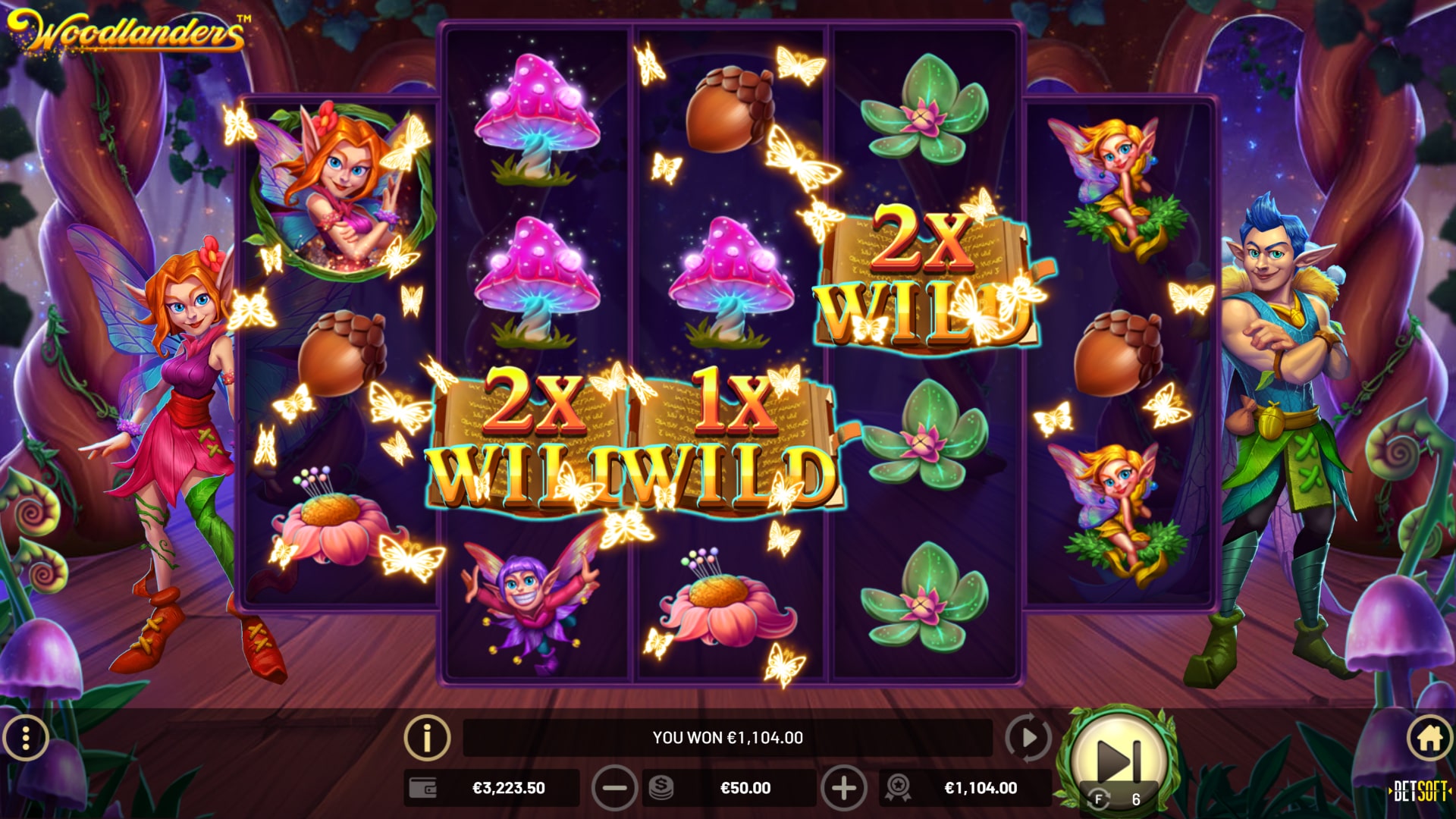Decrease bet with the minus button

[x=614, y=788]
